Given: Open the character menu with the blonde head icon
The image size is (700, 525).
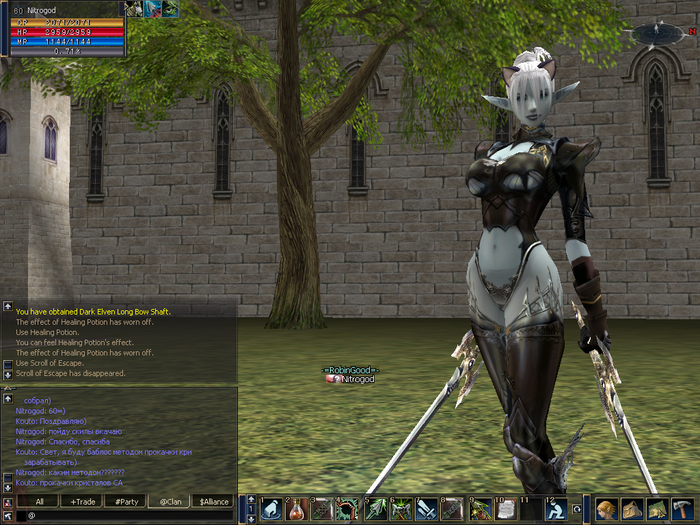Looking at the screenshot, I should [x=606, y=510].
